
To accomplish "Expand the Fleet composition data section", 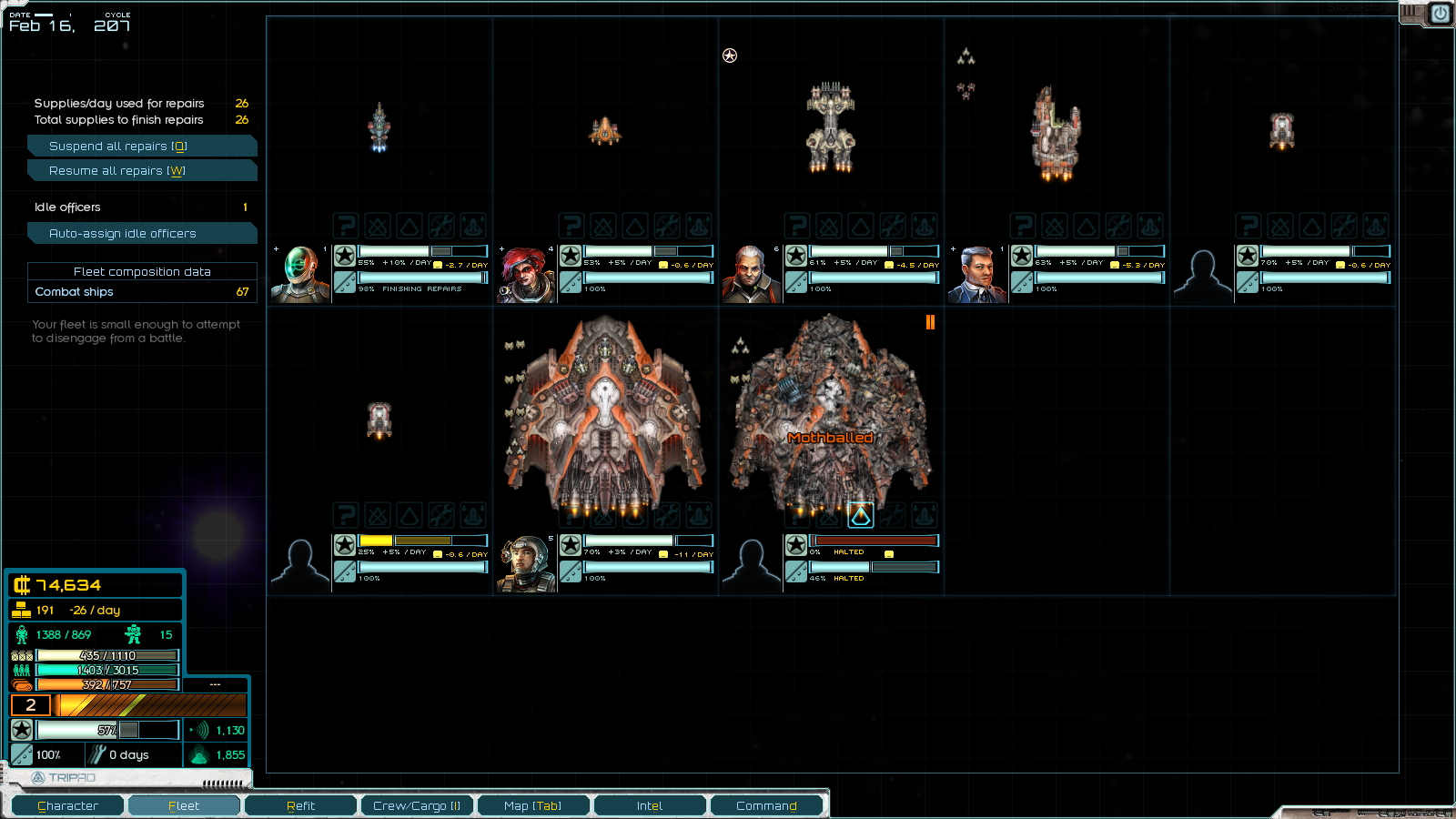I will coord(142,271).
